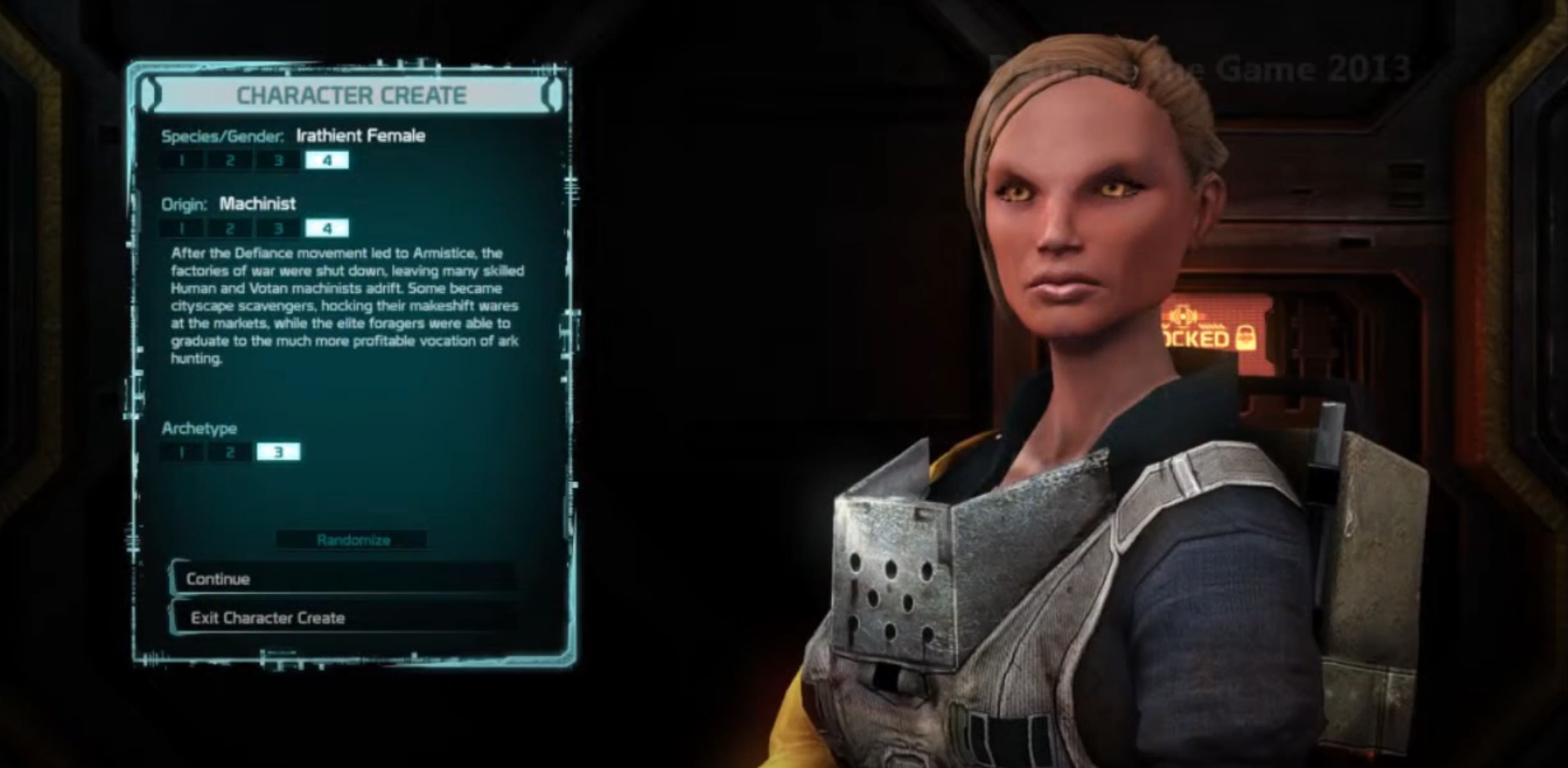Select Archetype option 2

(x=230, y=452)
